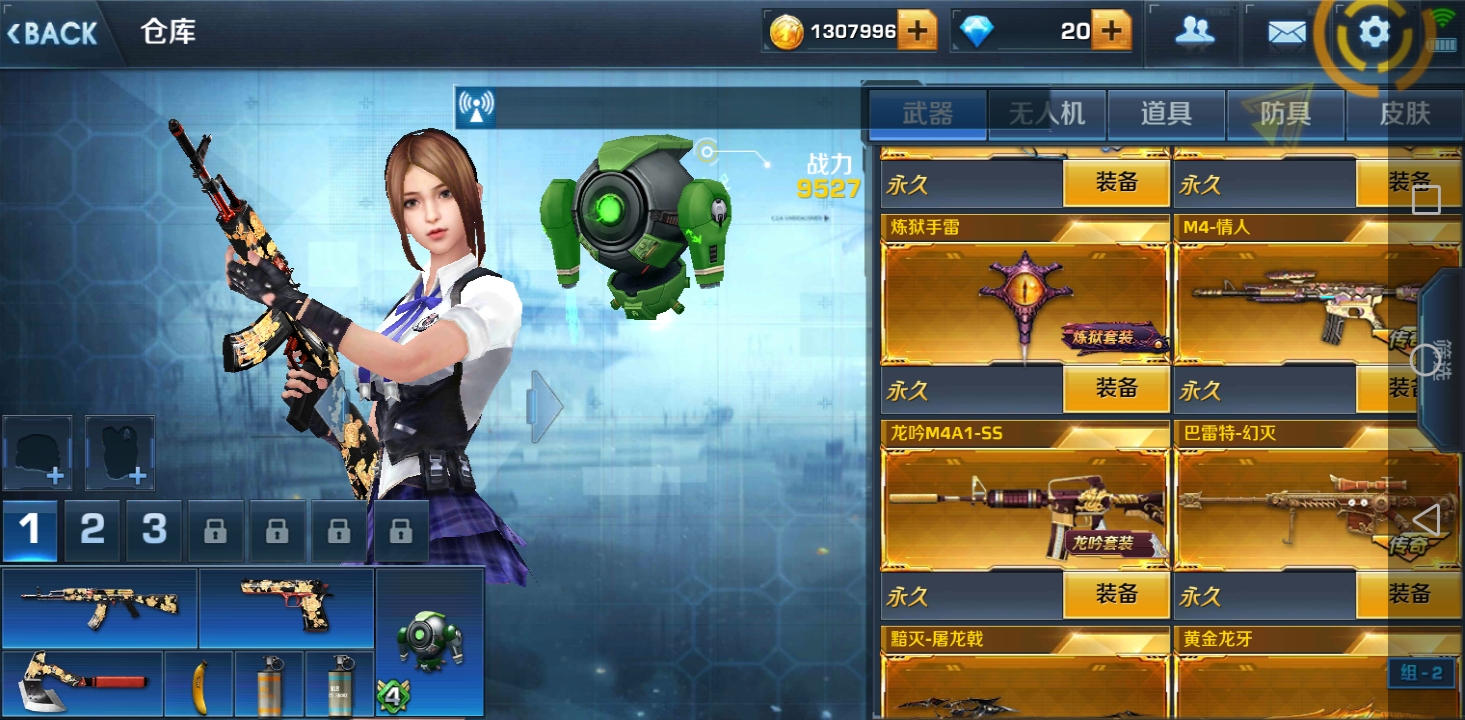
Task: Switch to the 无人机 tab
Action: (x=1046, y=114)
